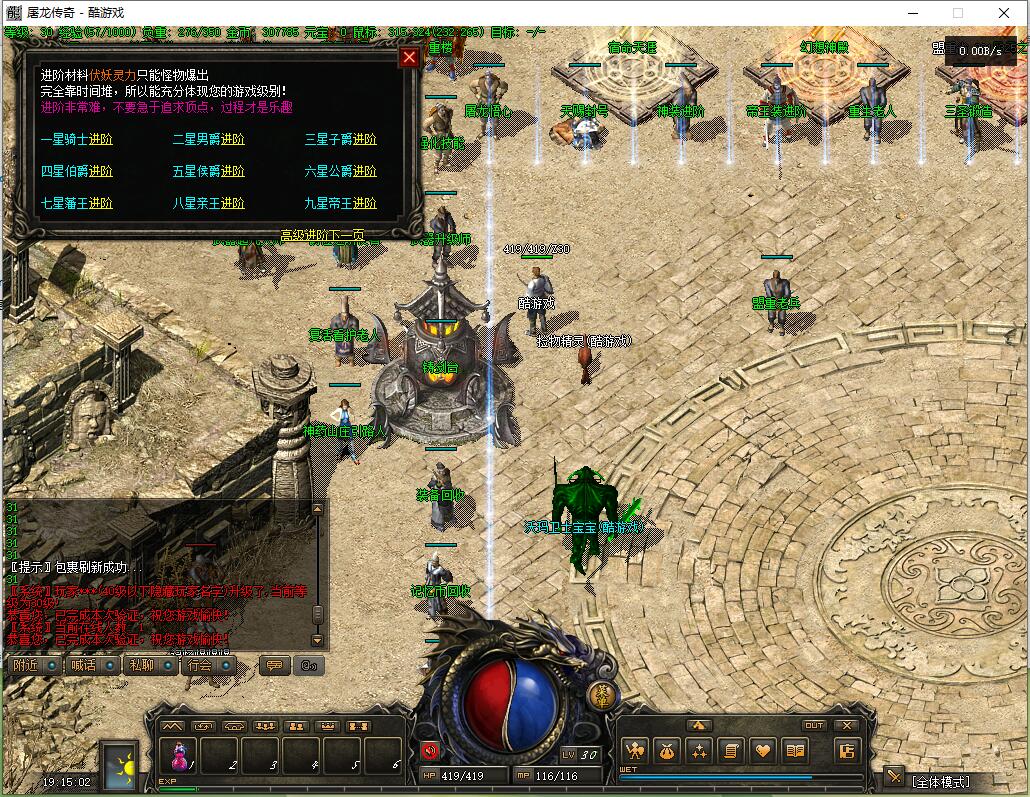Image resolution: width=1030 pixels, height=797 pixels.
Task: Choose 一星骑士 进阶 link
Action: pyautogui.click(x=77, y=140)
